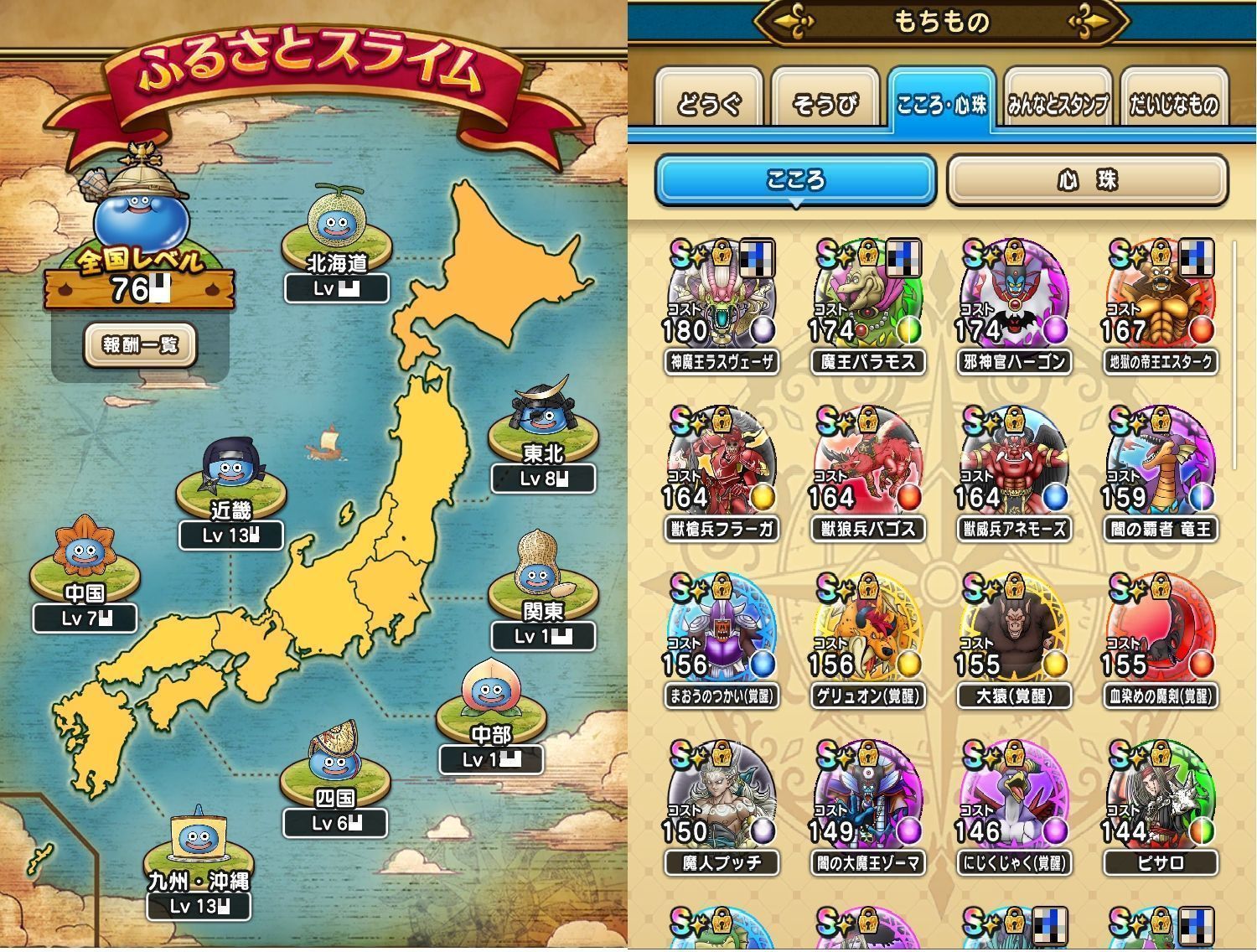The image size is (1257, 952).
Task: Pick the 大猿(覚醒) heart
Action: (x=1014, y=630)
